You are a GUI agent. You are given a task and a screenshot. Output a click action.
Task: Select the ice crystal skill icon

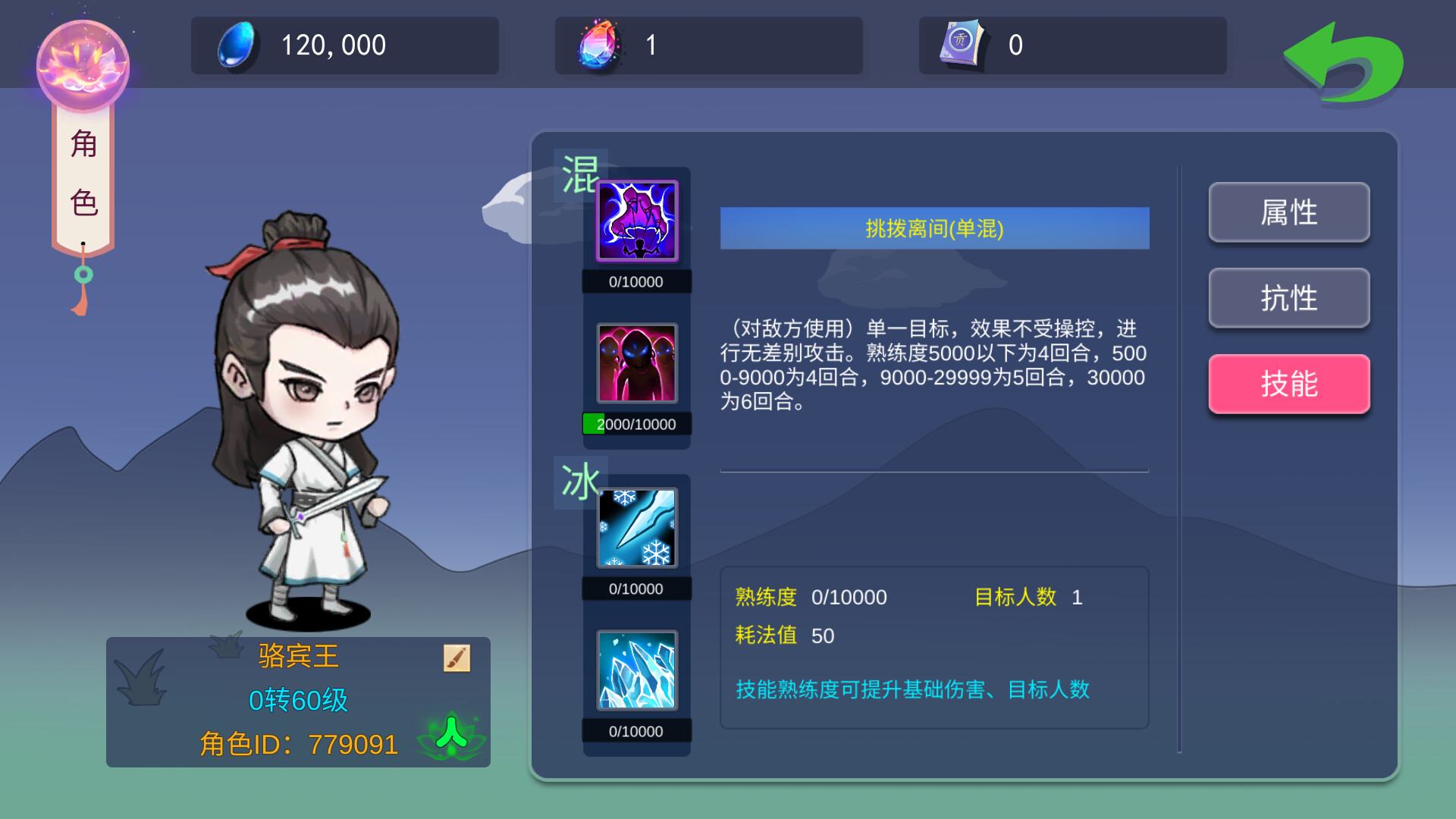(x=635, y=670)
